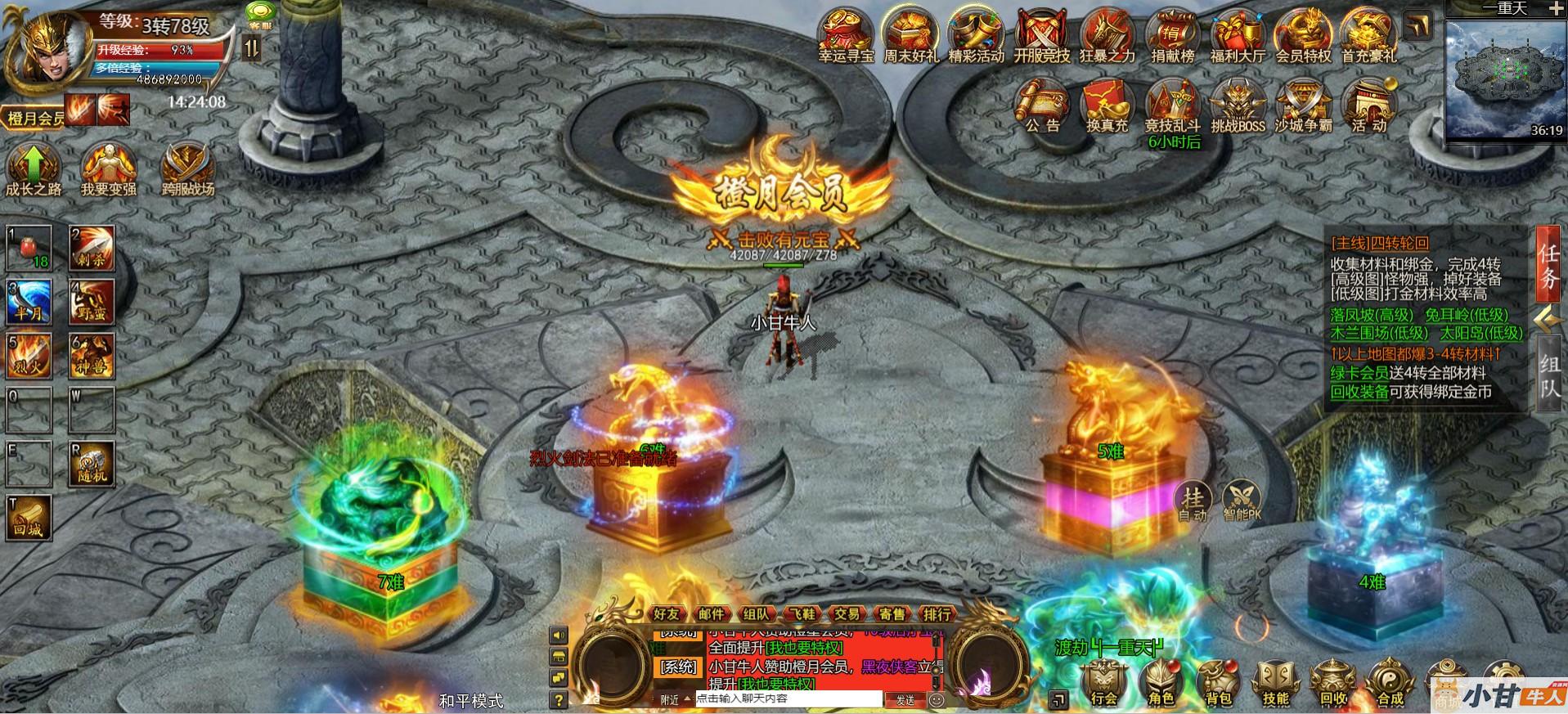Open the 行会 guild panel
This screenshot has width=1568, height=714.
(1103, 682)
